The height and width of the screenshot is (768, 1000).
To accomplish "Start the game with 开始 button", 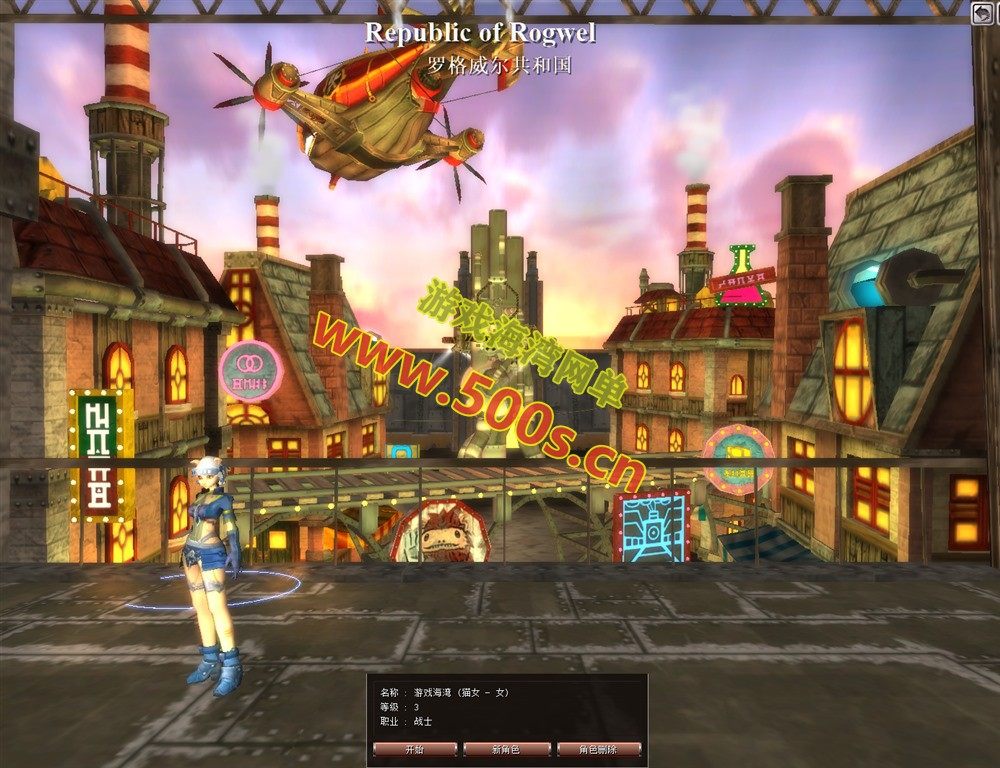I will click(x=415, y=748).
